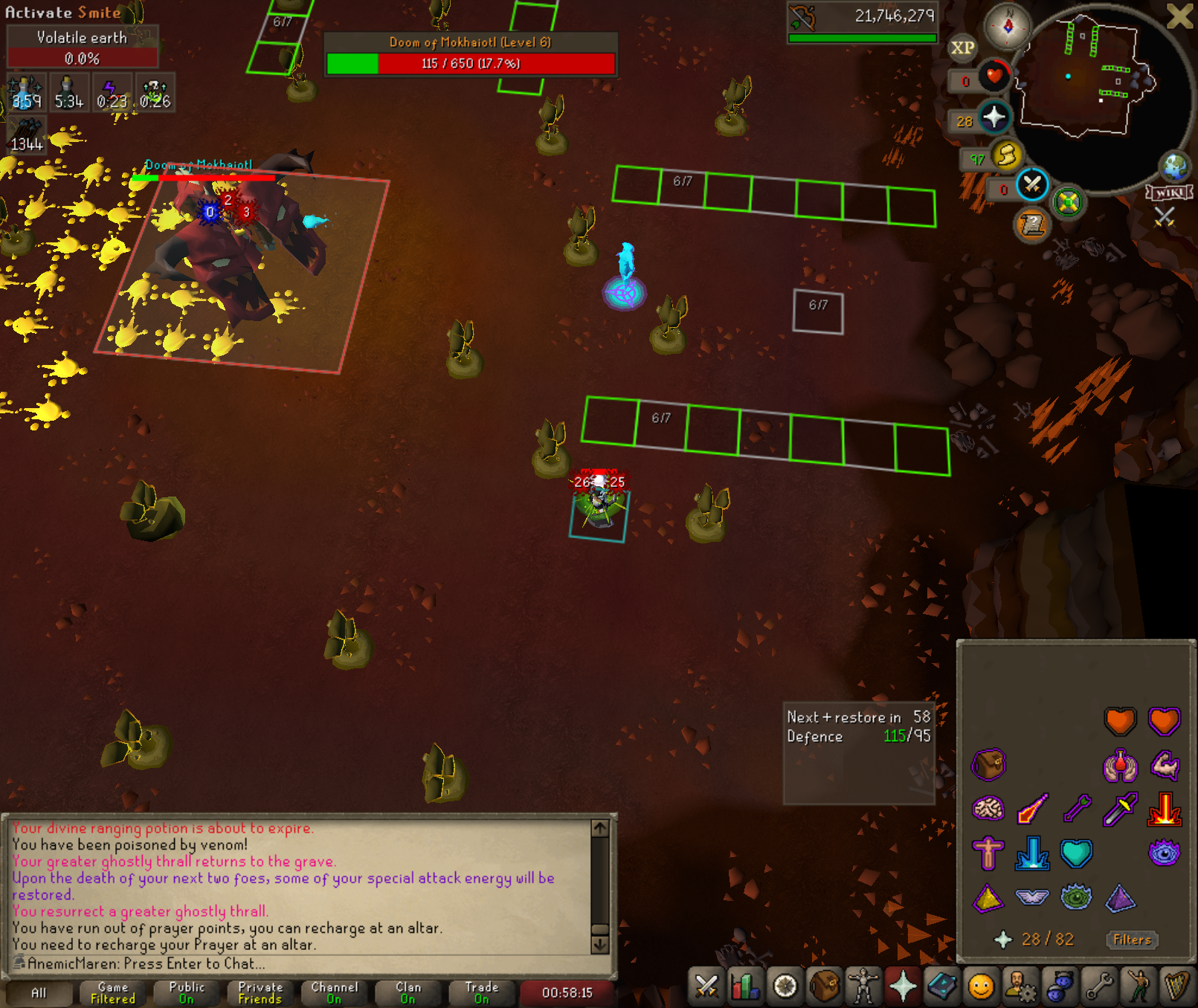
Task: Click the Wiki banner button
Action: (1170, 193)
